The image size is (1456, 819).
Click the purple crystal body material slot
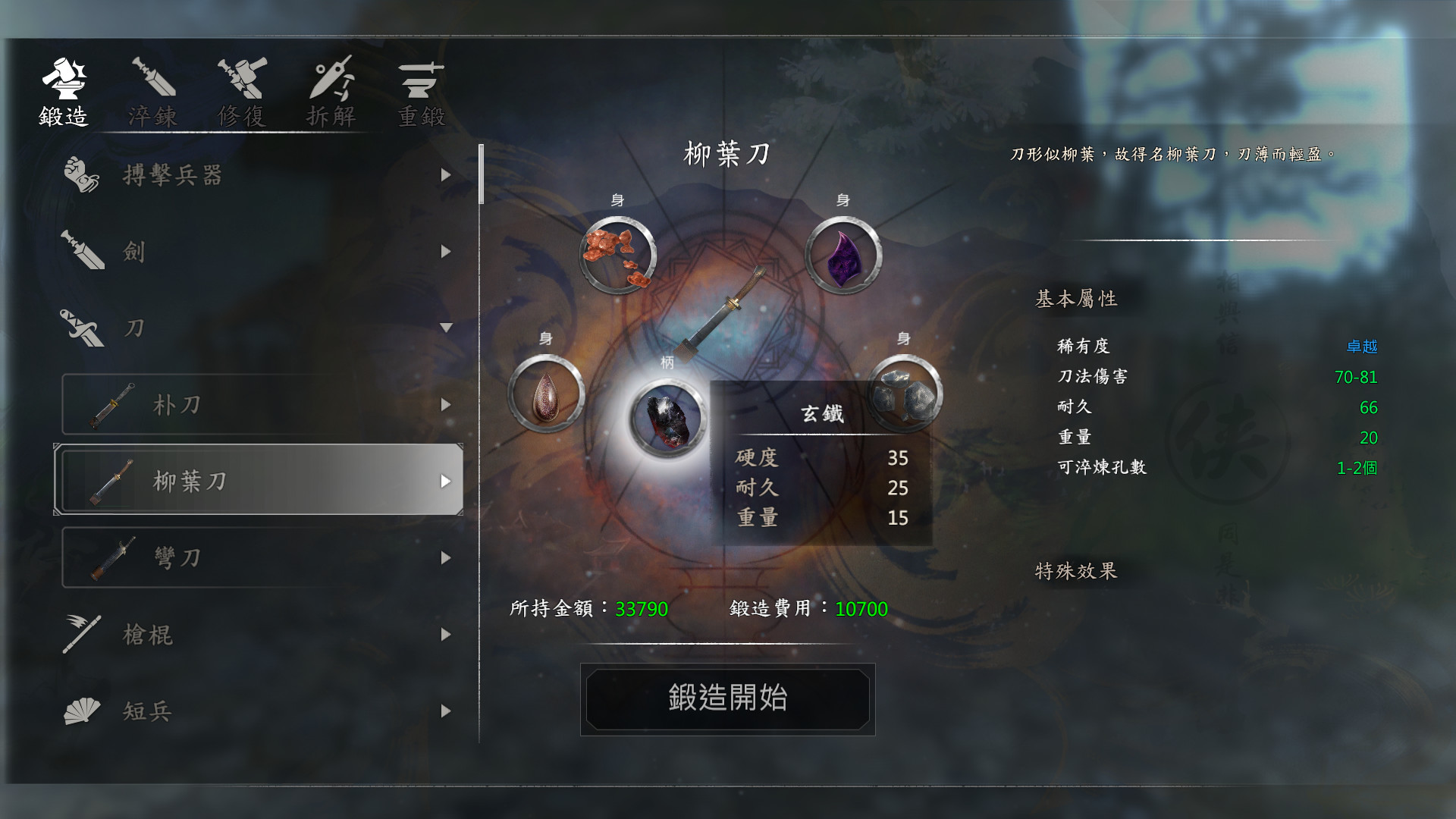[x=844, y=254]
